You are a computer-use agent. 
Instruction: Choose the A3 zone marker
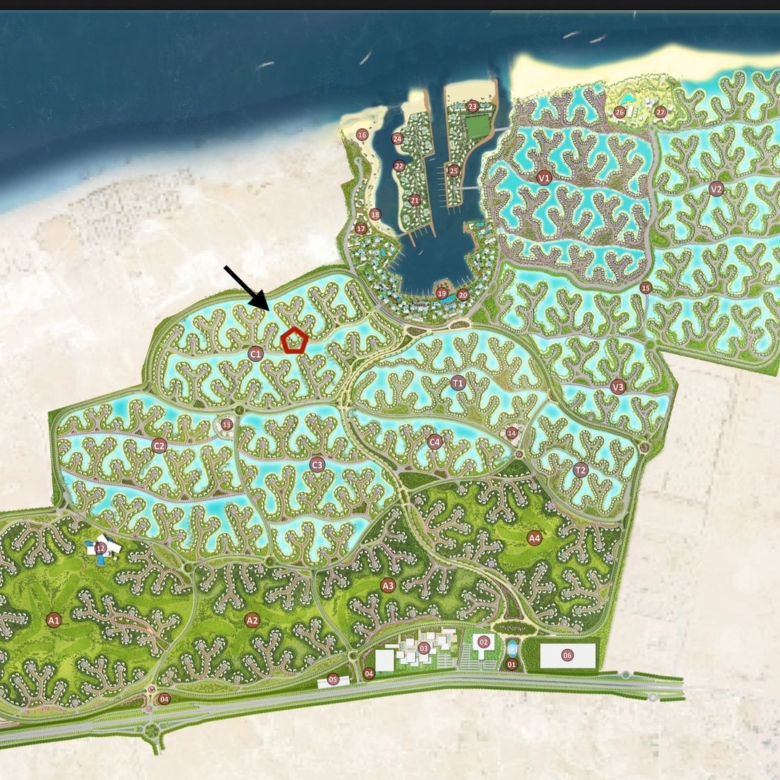tap(388, 586)
